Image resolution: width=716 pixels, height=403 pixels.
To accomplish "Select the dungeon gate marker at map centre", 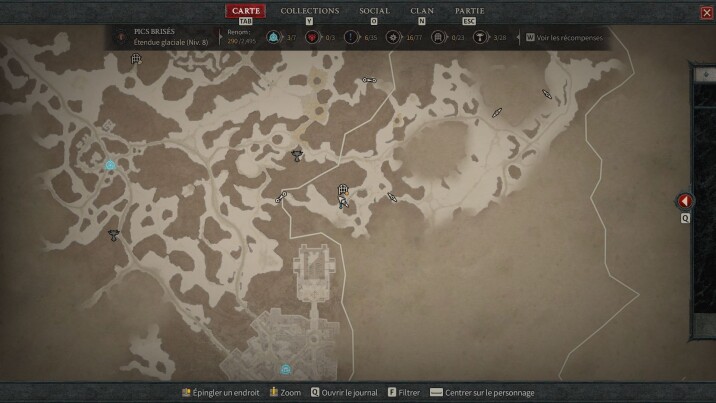I will click(342, 187).
